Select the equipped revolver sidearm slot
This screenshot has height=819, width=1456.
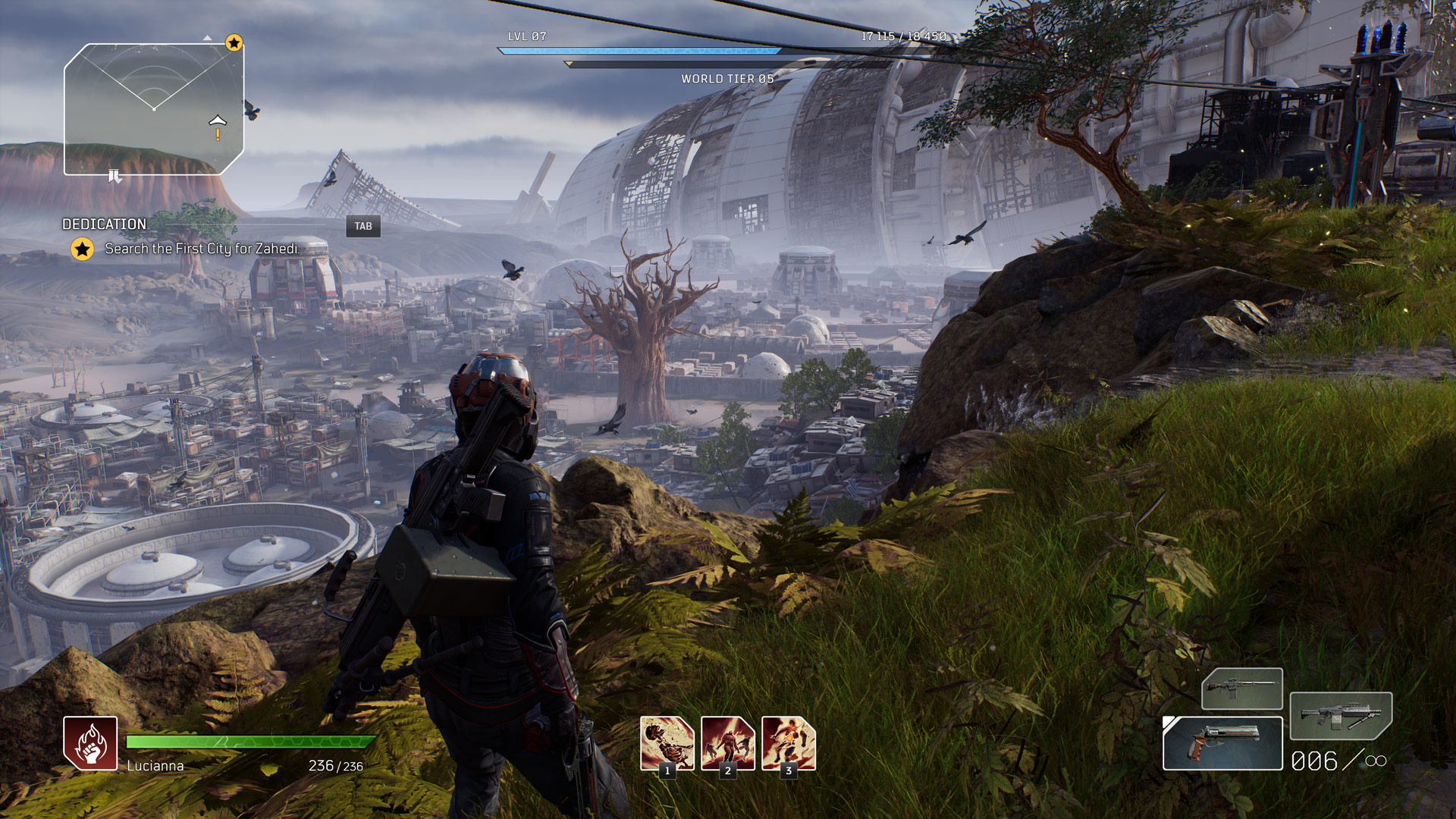pyautogui.click(x=1222, y=743)
